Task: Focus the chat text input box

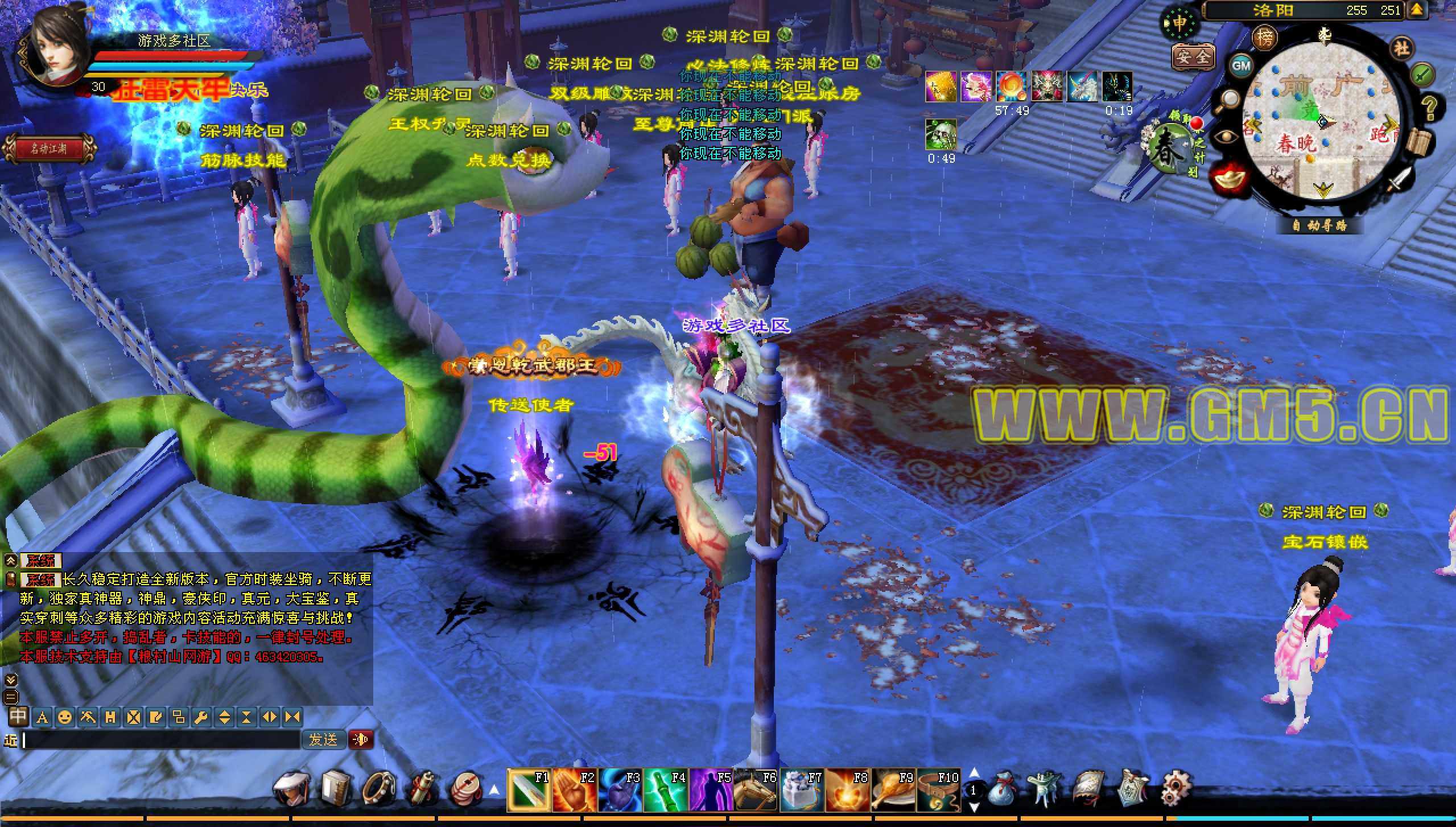Action: click(162, 740)
